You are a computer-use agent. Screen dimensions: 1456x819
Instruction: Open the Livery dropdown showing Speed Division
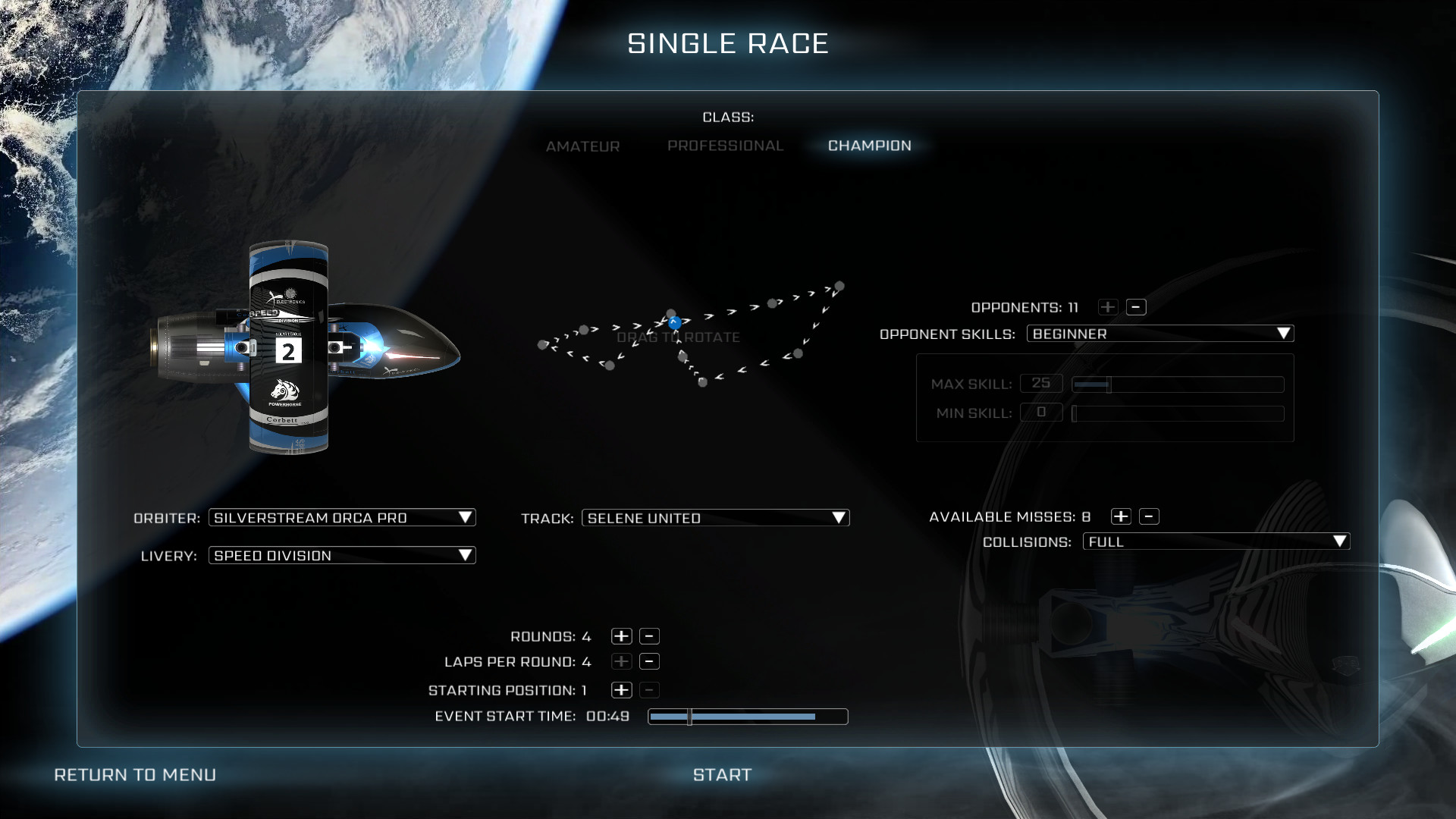click(x=342, y=555)
